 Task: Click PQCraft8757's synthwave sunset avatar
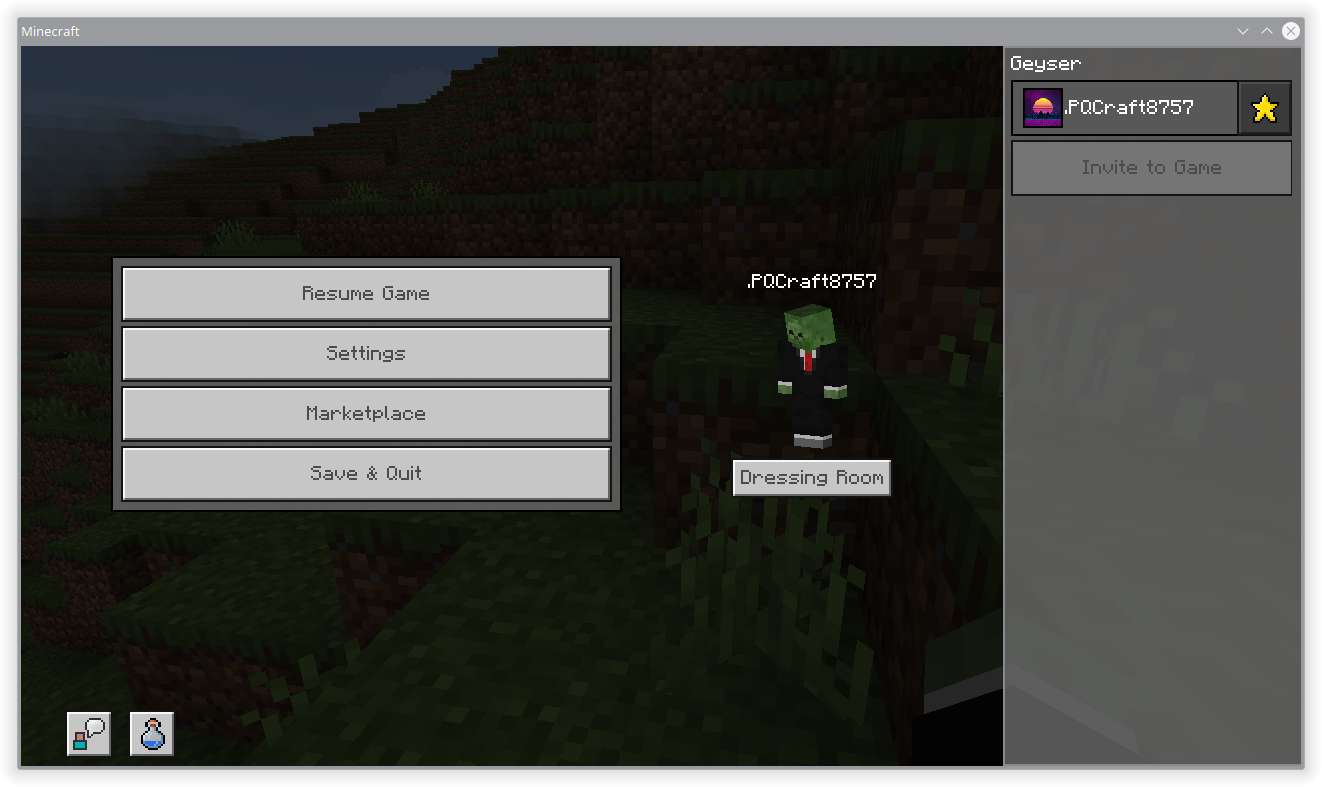[x=1042, y=107]
